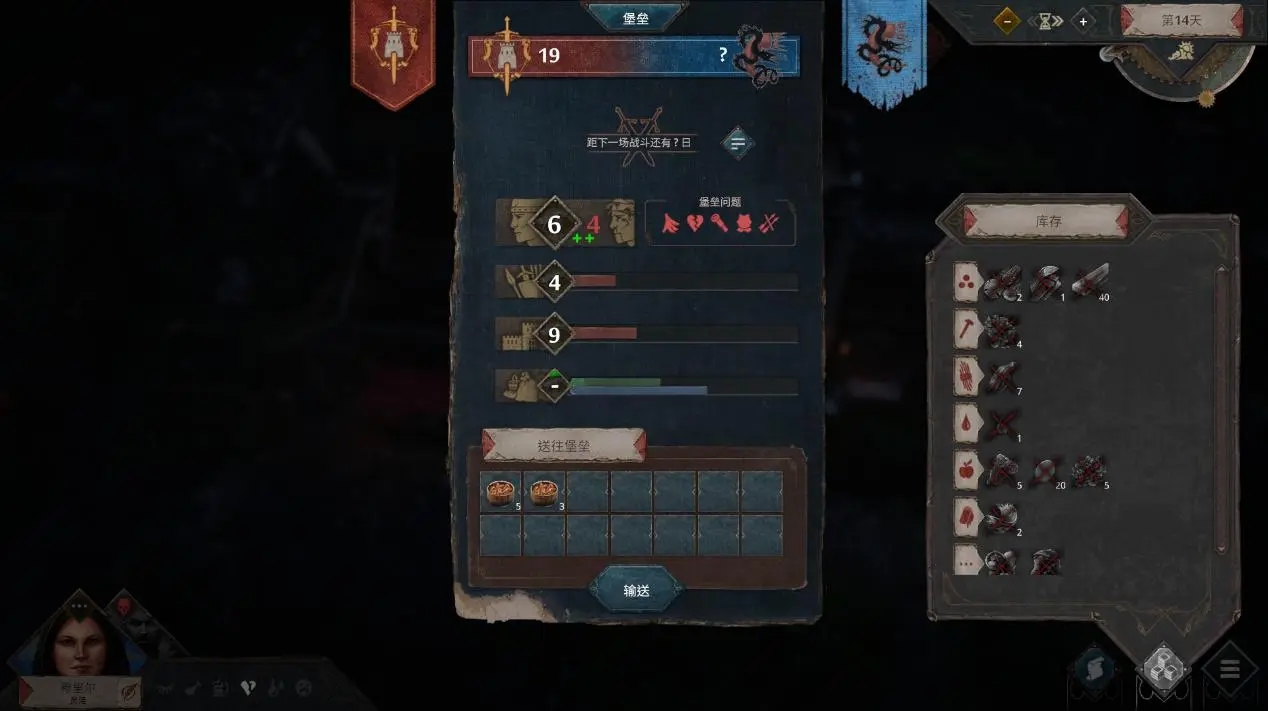The width and height of the screenshot is (1268, 711).
Task: Click the 输送 (send) button
Action: click(636, 590)
